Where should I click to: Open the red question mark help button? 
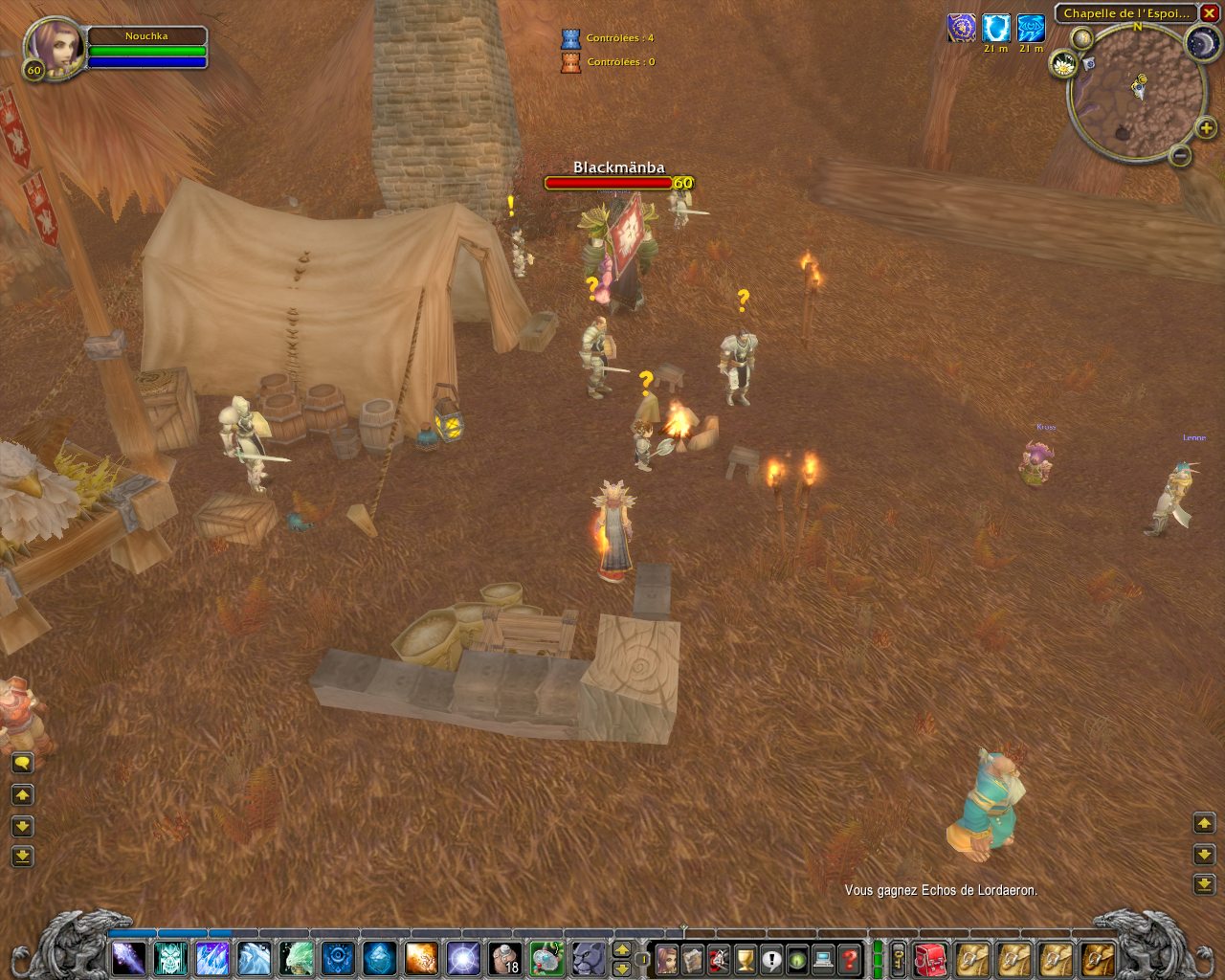pos(850,958)
